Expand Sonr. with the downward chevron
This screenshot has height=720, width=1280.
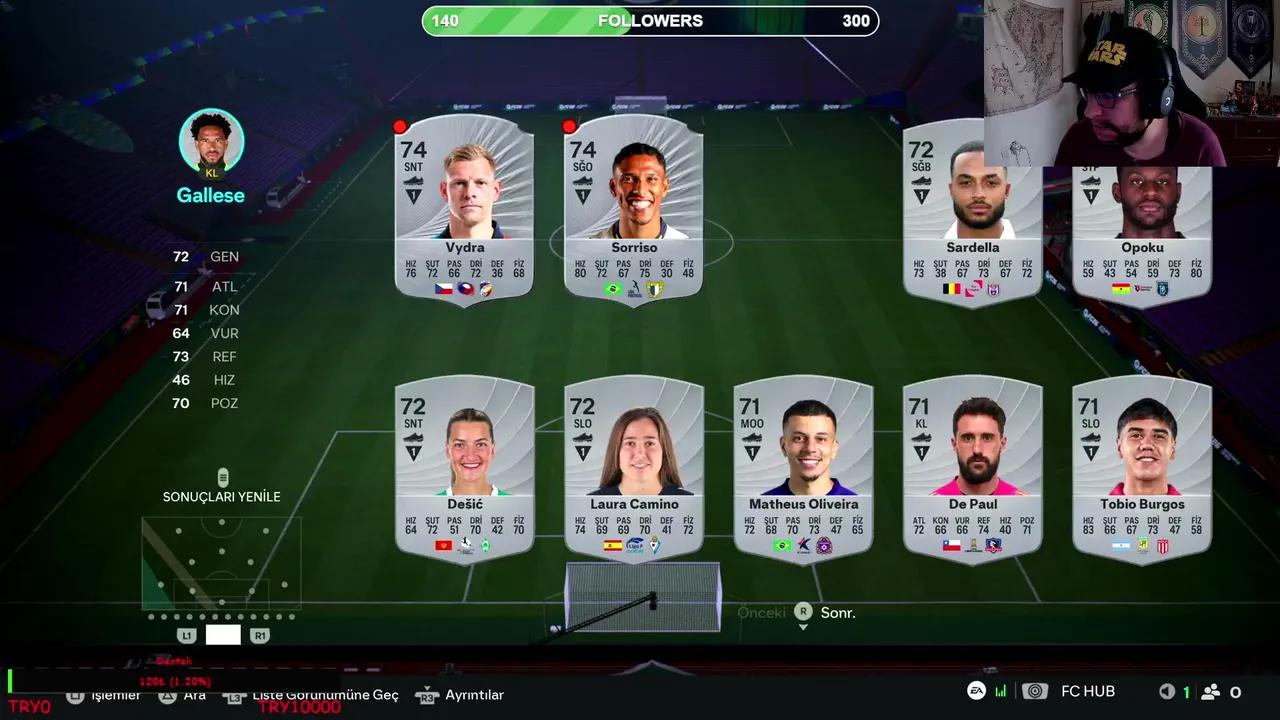point(803,626)
